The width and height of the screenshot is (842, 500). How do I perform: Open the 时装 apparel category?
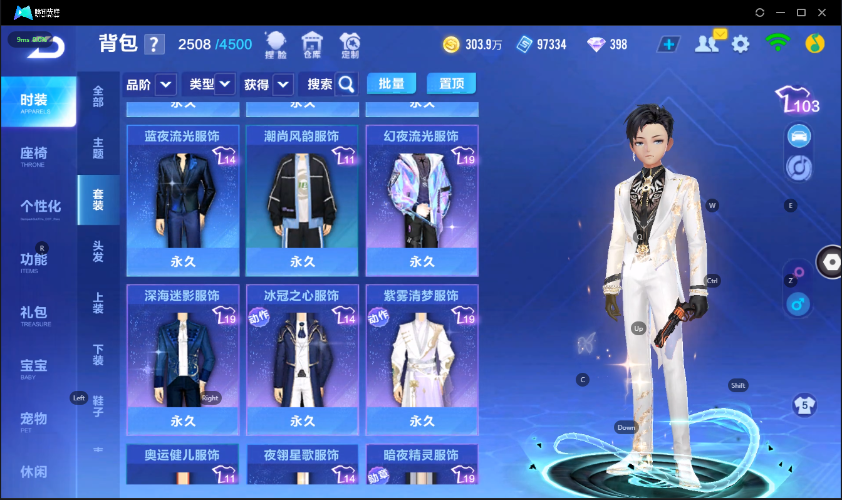38,102
